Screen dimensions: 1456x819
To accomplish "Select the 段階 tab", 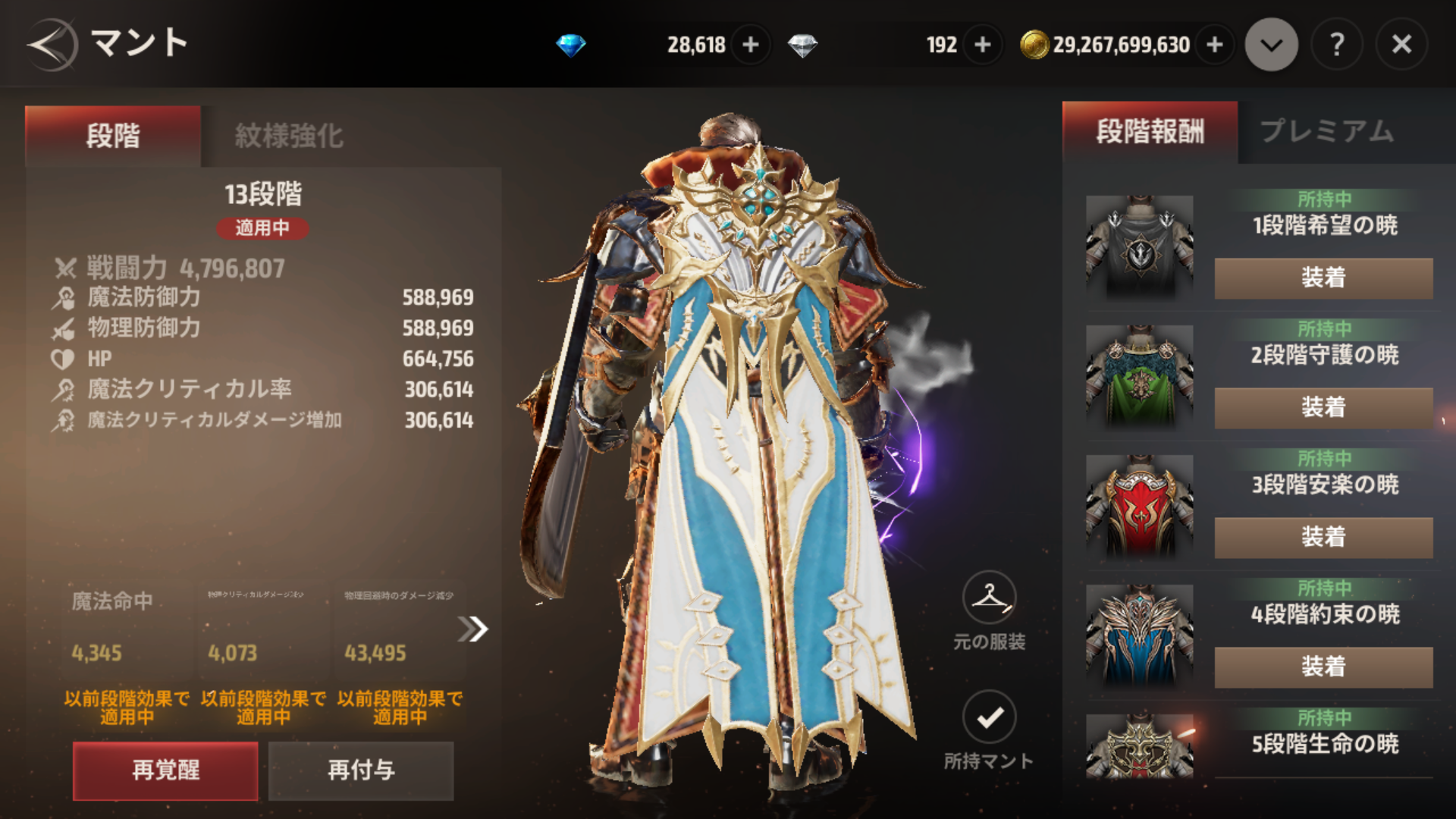I will pos(113,136).
